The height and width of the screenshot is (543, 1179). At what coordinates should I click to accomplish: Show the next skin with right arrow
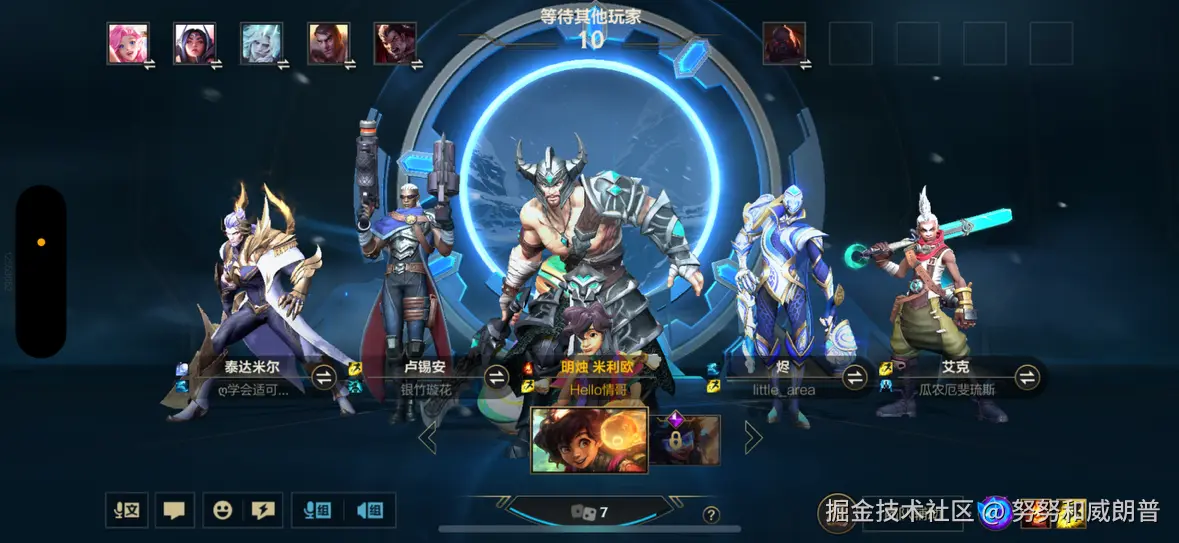pyautogui.click(x=753, y=437)
